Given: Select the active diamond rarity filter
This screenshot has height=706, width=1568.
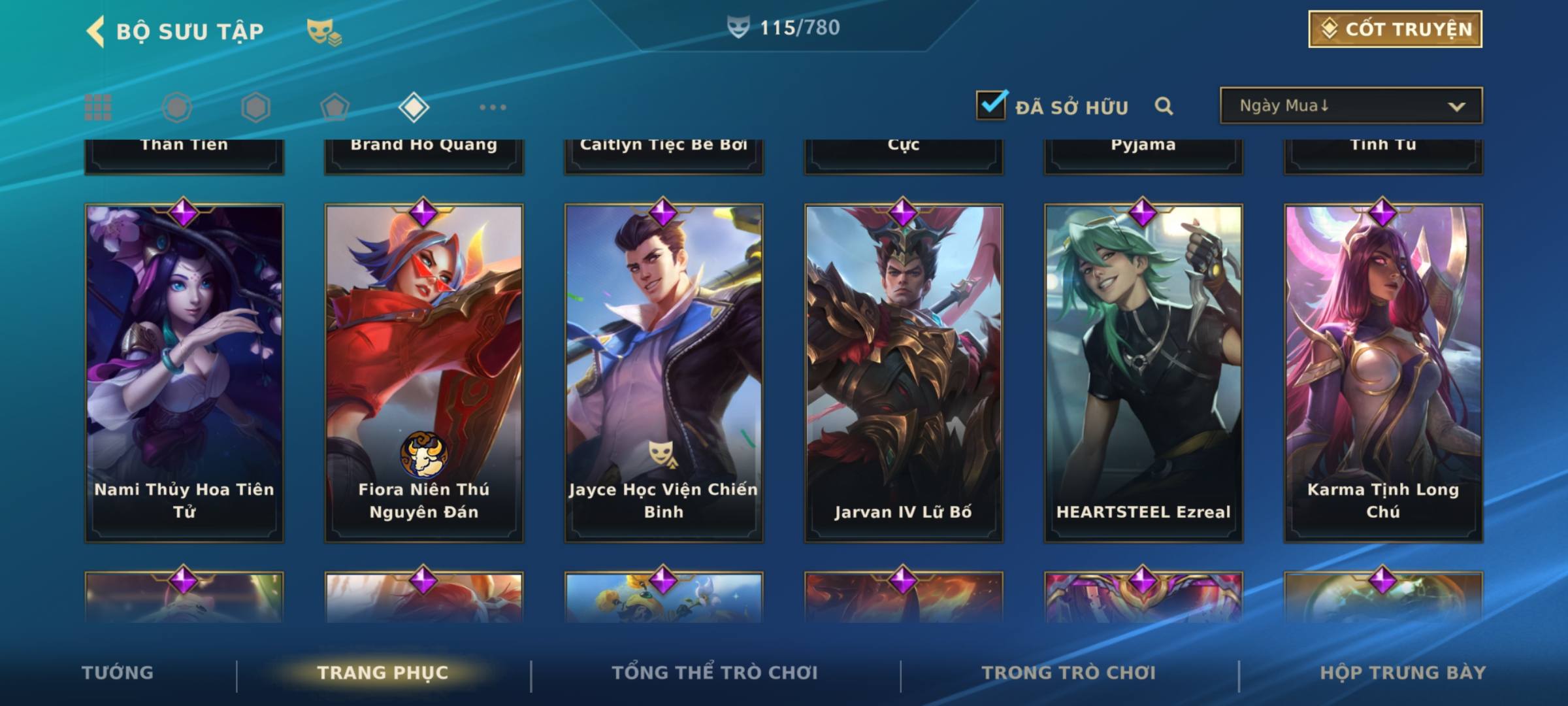Looking at the screenshot, I should pos(414,107).
